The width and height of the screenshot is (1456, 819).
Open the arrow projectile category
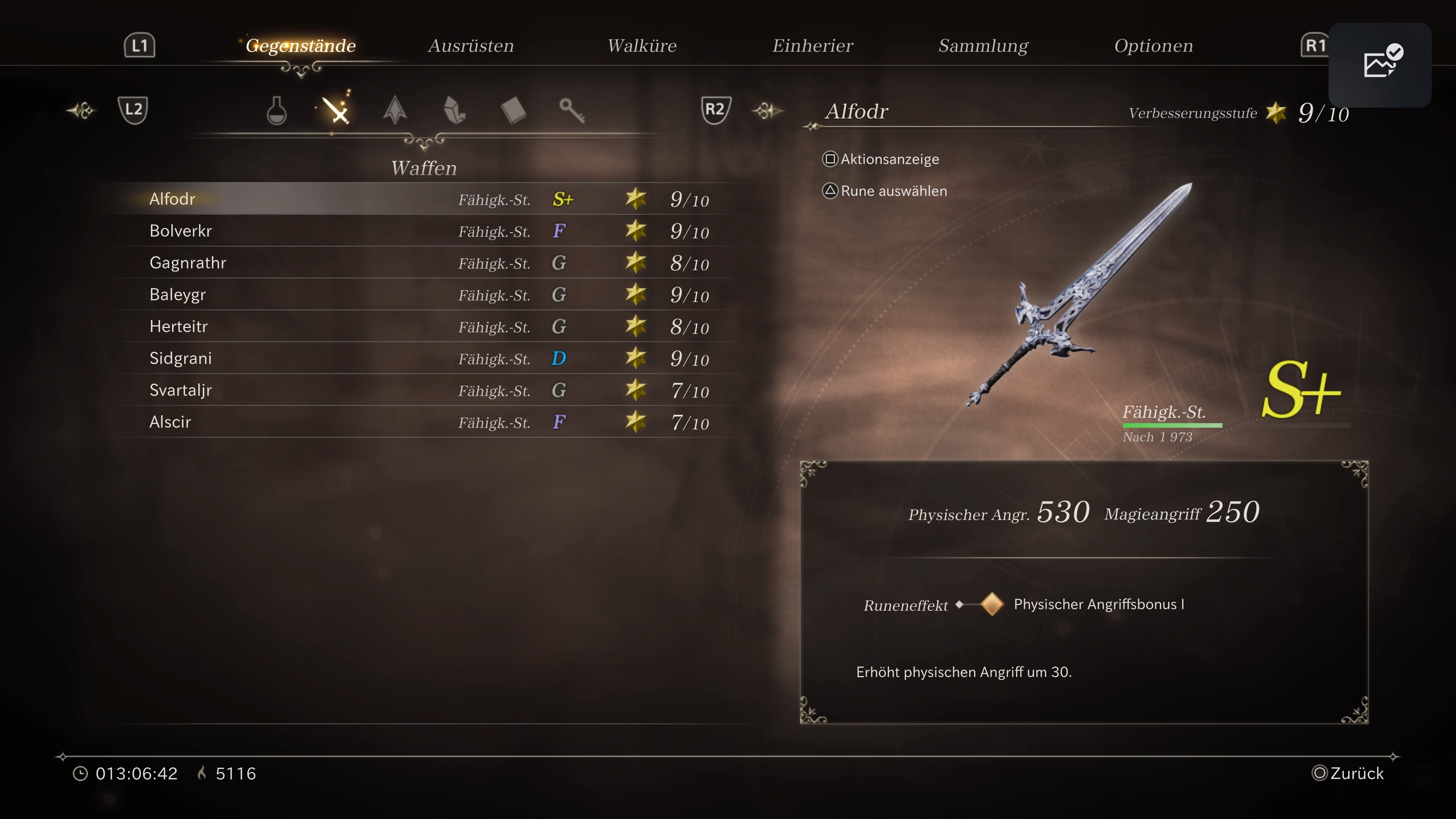pyautogui.click(x=395, y=110)
